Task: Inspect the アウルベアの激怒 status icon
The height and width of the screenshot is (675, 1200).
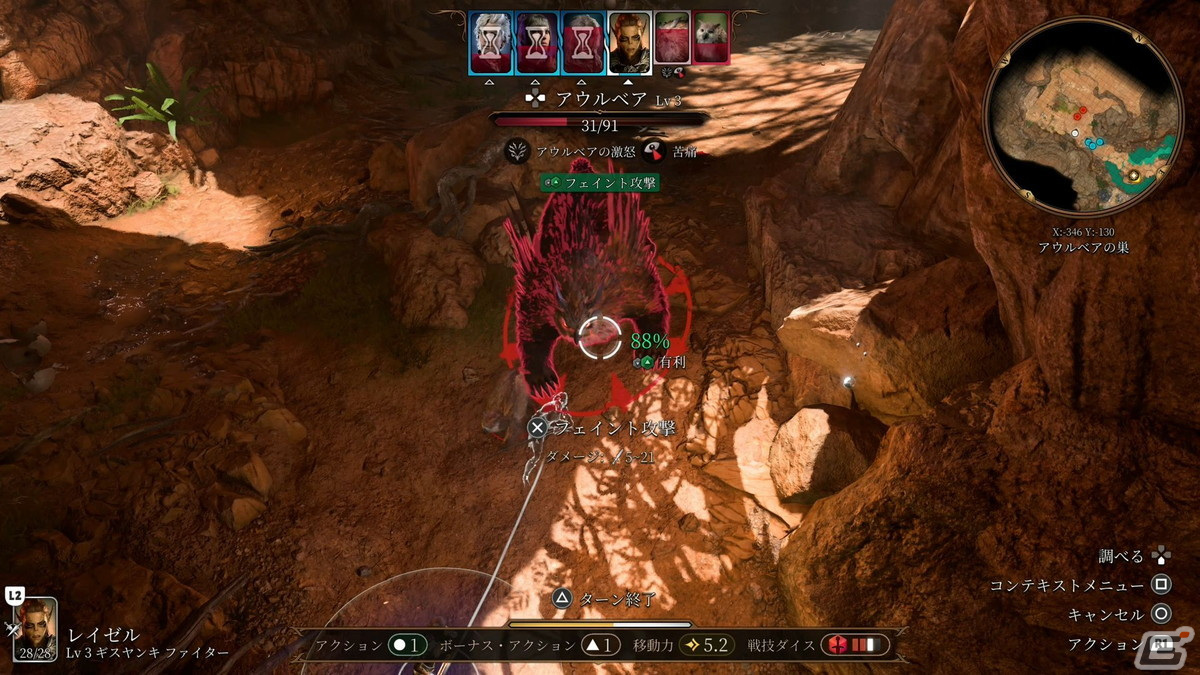Action: coord(517,151)
